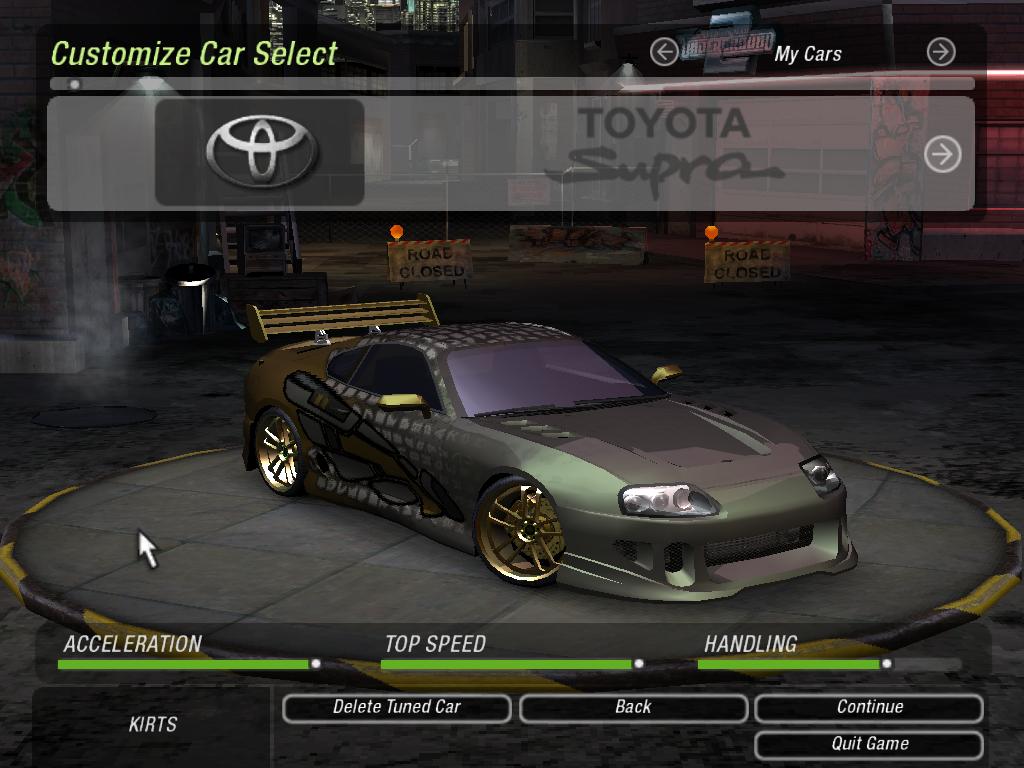The height and width of the screenshot is (768, 1024).
Task: Show next car after Toyota Supra
Action: tap(942, 154)
